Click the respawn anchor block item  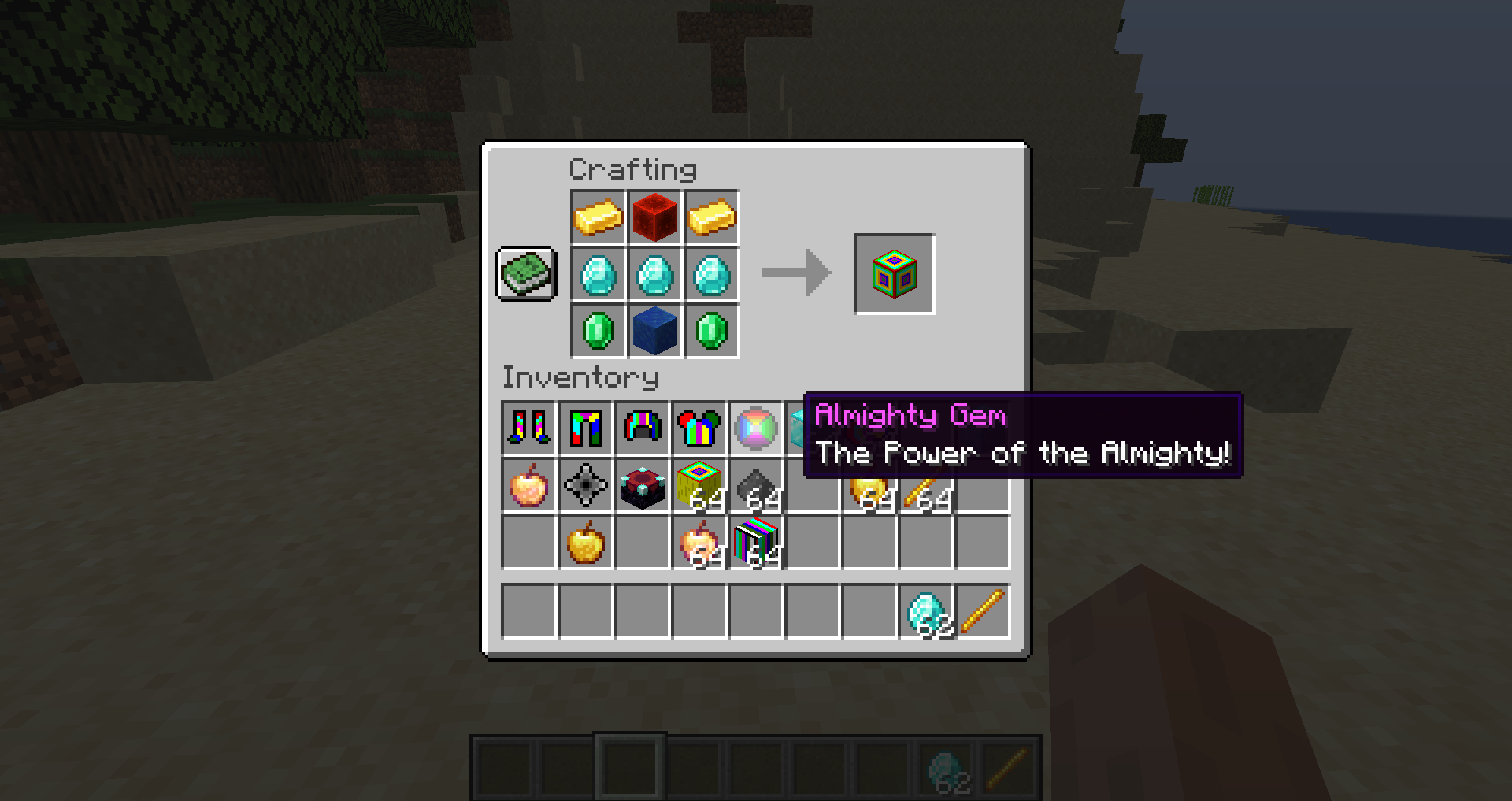[x=642, y=487]
